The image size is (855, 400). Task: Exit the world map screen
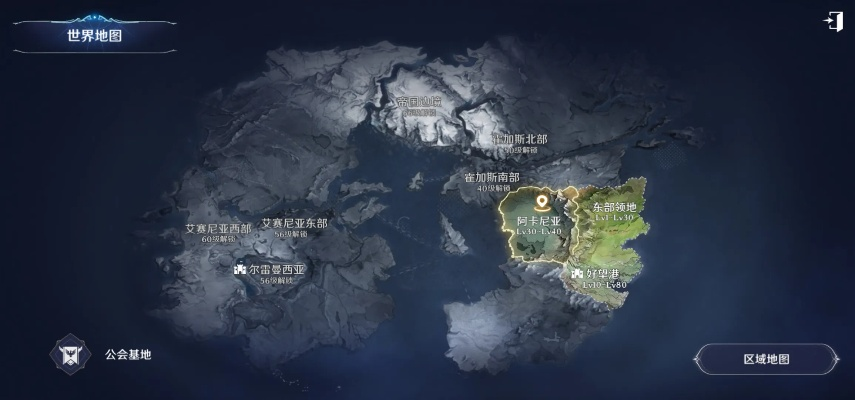pos(833,22)
